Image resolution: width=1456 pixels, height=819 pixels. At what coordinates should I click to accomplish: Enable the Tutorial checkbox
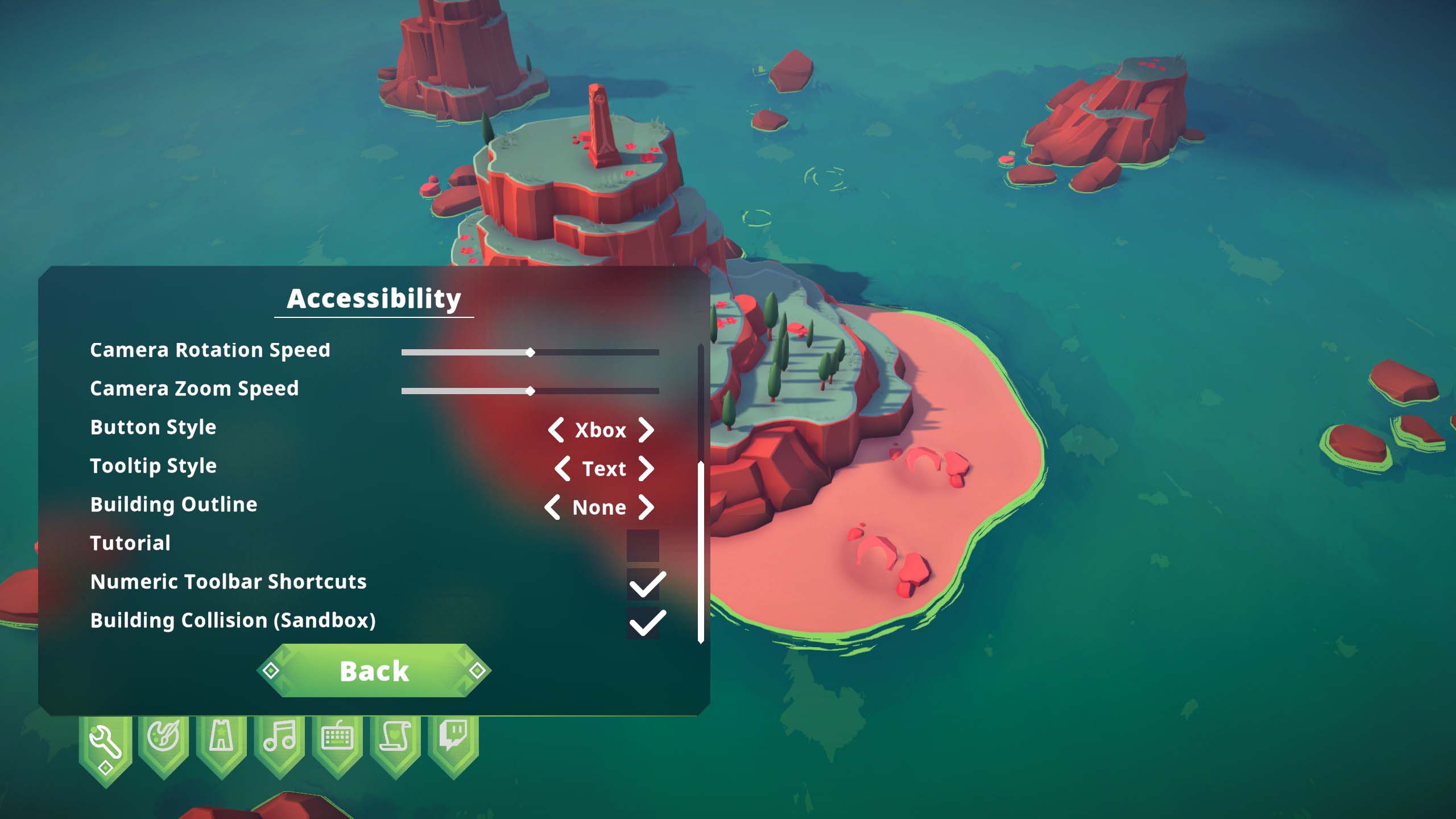(643, 545)
